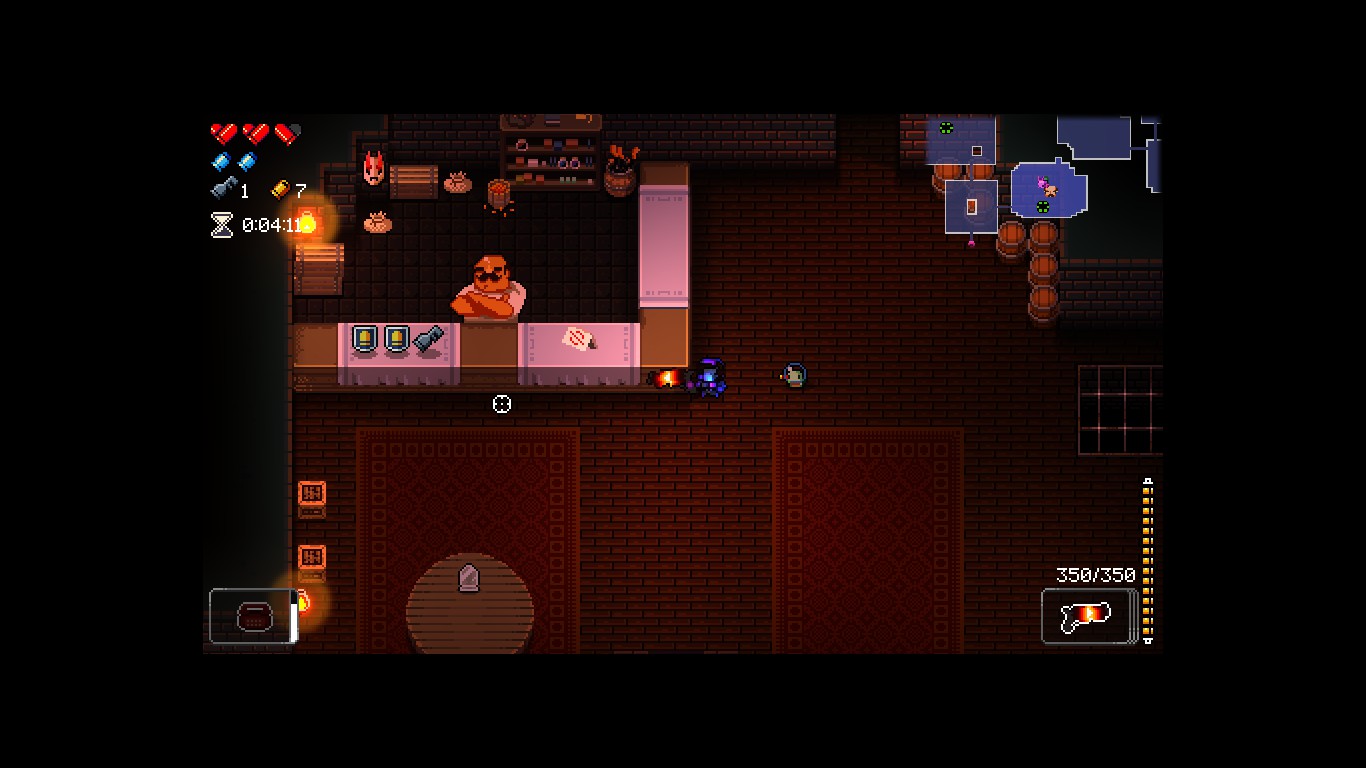Viewport: 1366px width, 768px height.
Task: Click the crosshair reticle cursor
Action: (502, 404)
